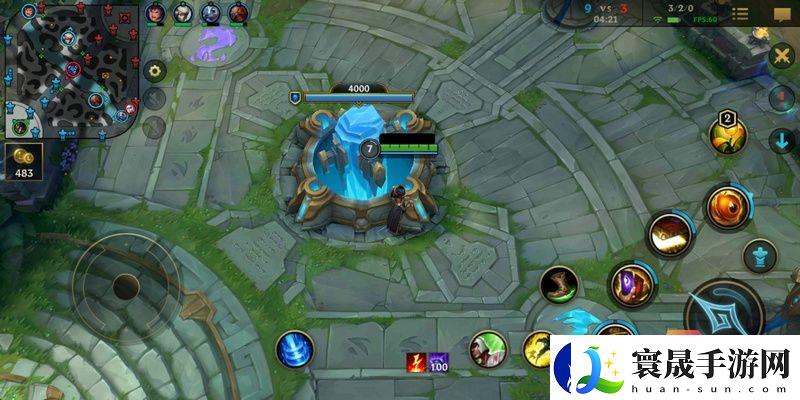Cast the book-and-blade ability
The height and width of the screenshot is (400, 800).
(x=667, y=235)
